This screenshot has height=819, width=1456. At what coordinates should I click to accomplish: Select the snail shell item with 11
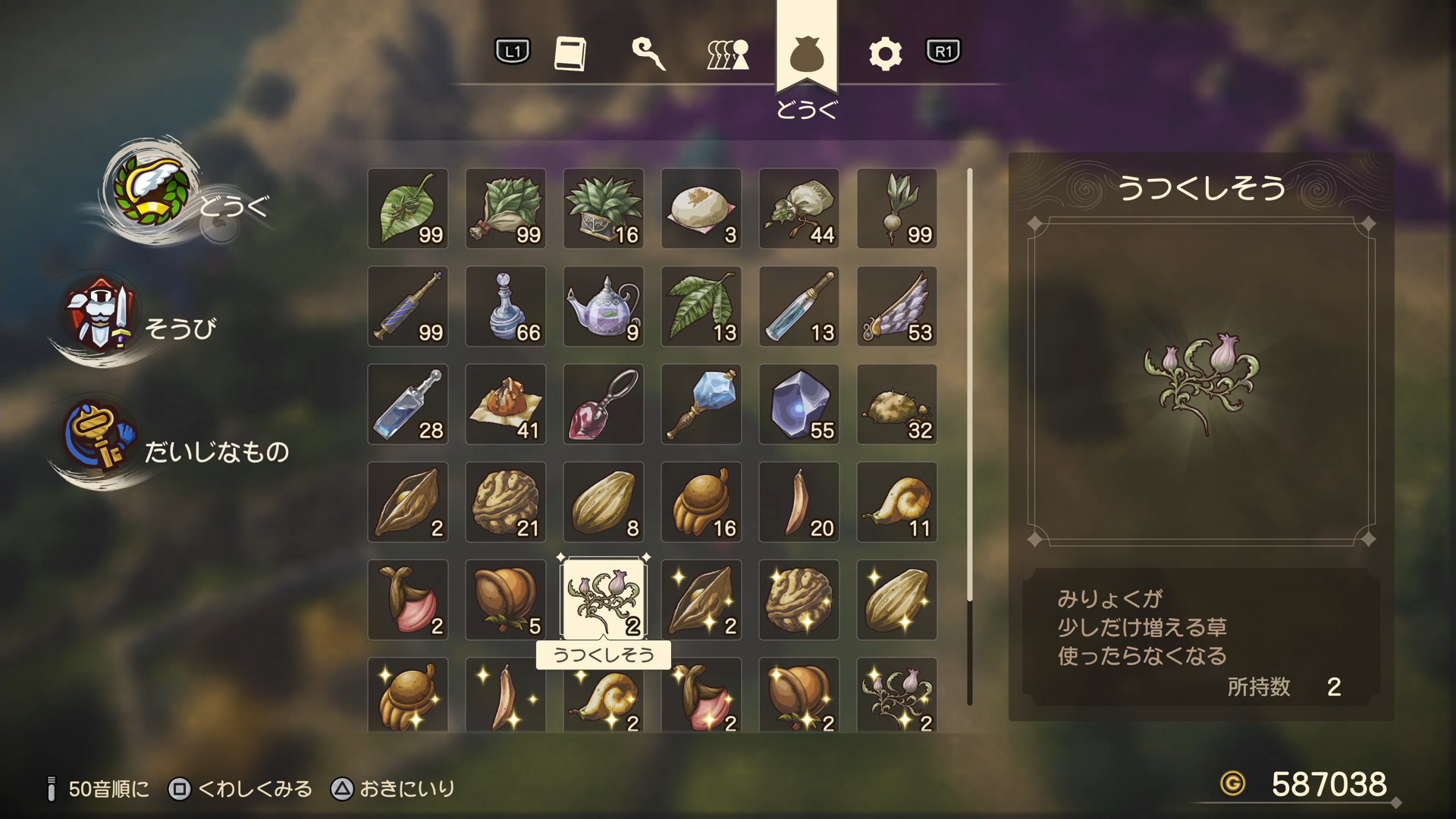pos(897,502)
